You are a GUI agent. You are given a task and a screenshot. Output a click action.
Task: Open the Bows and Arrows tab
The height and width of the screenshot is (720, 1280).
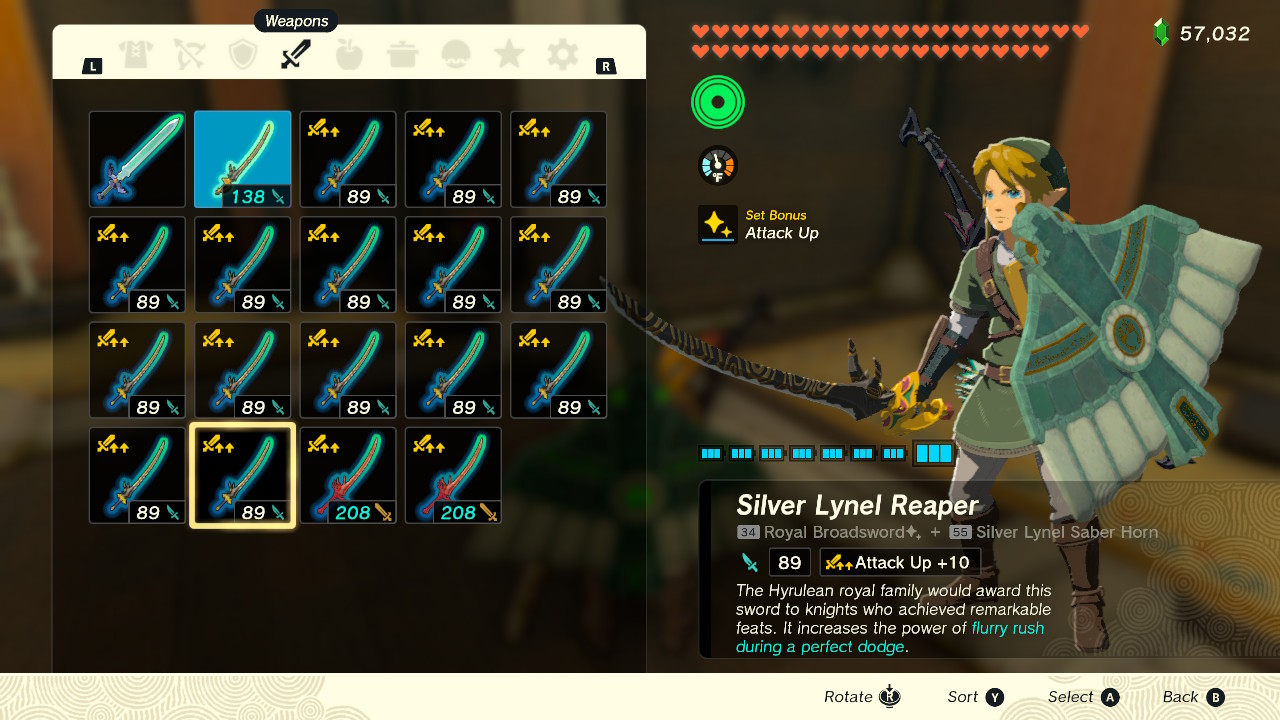tap(189, 55)
